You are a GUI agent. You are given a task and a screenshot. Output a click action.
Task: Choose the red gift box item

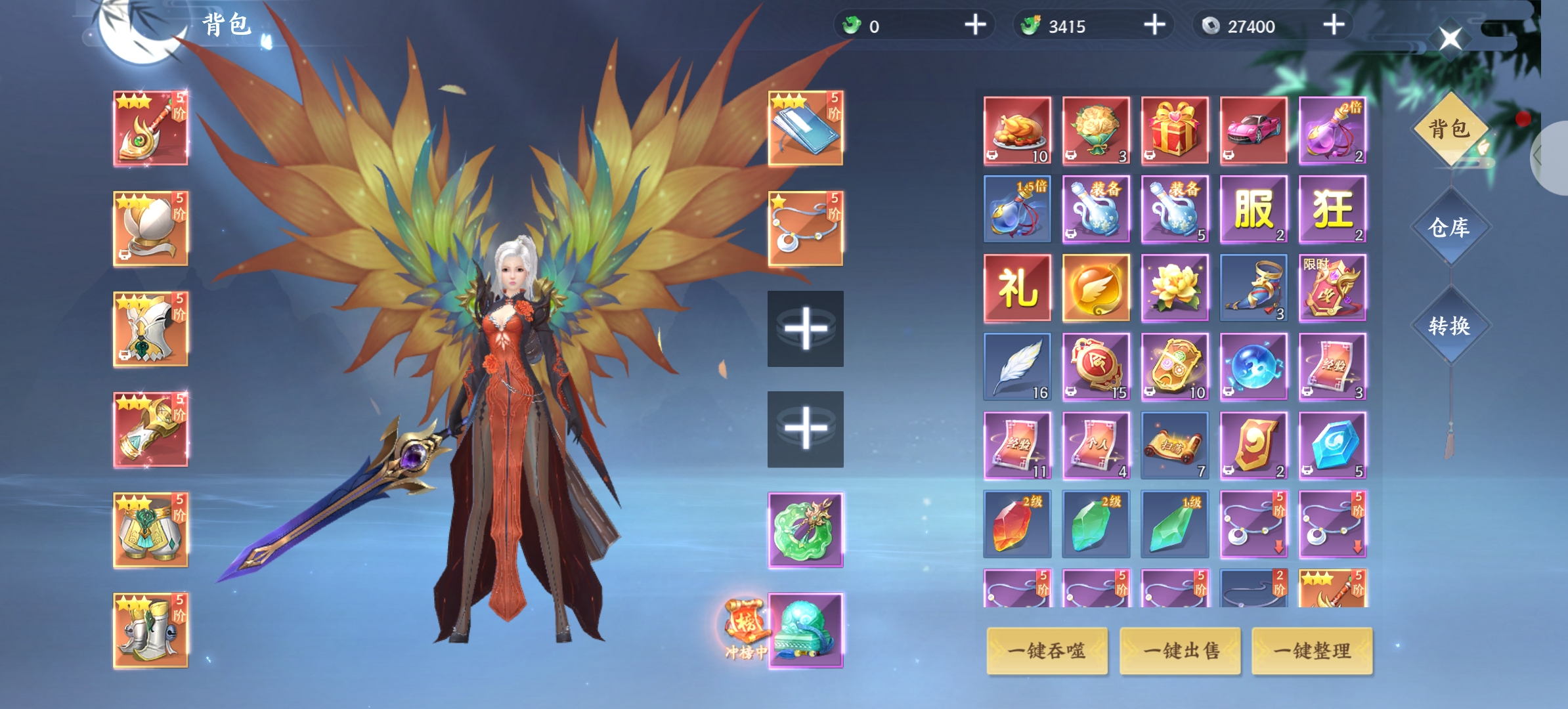[1175, 130]
